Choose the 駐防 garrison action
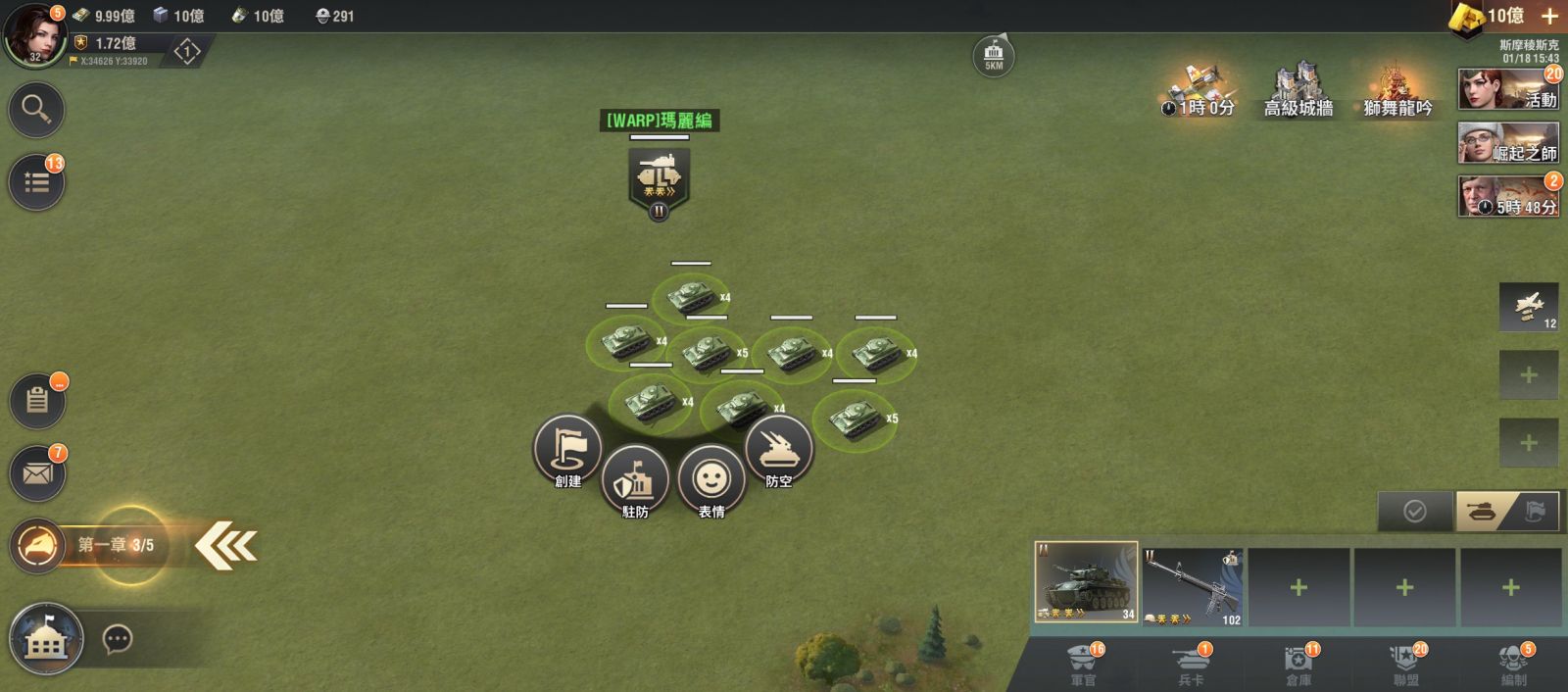The height and width of the screenshot is (692, 1568). [x=635, y=480]
